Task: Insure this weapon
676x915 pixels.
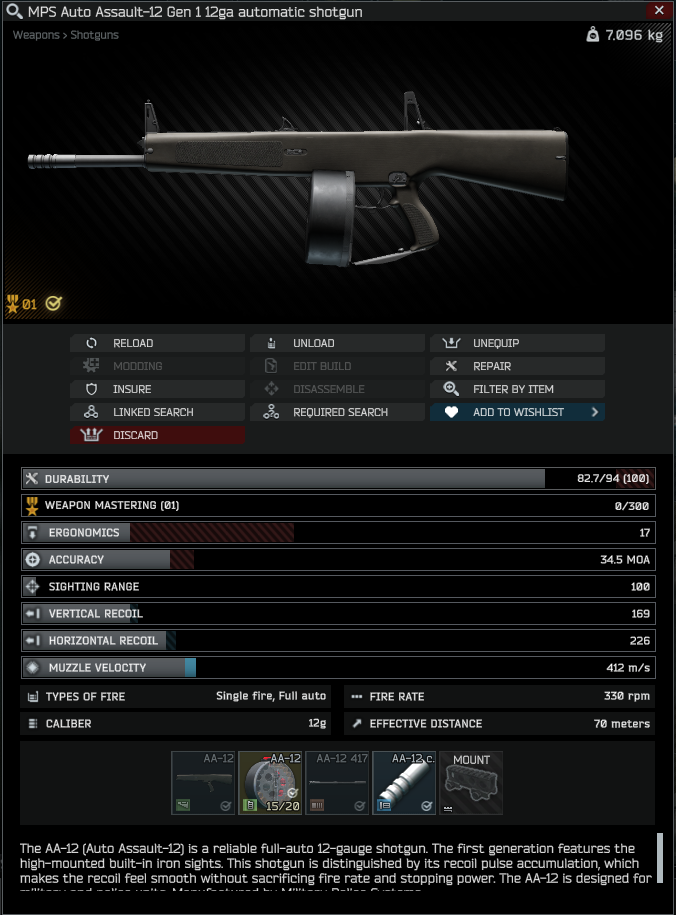Action: (157, 389)
